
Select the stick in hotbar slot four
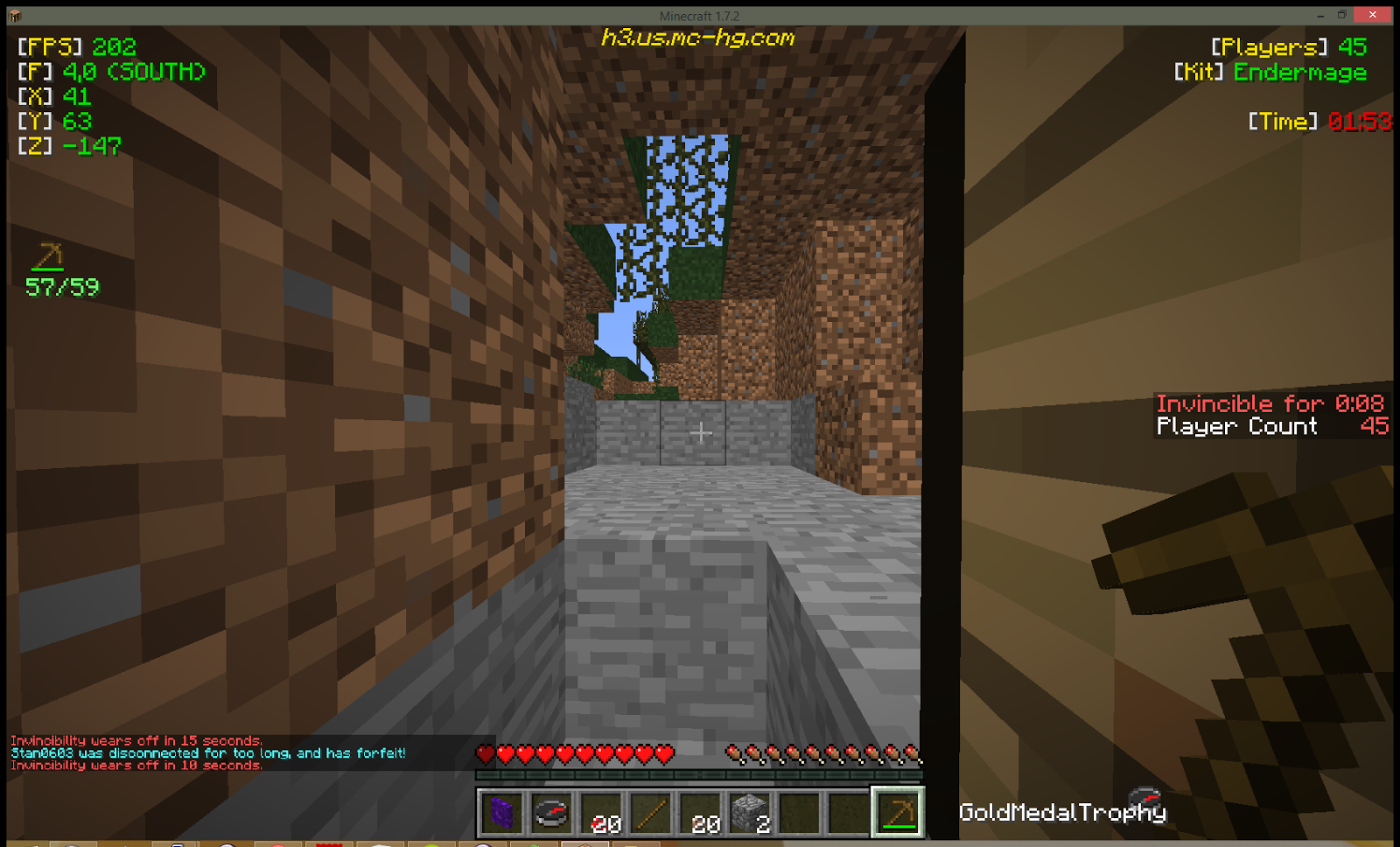coord(651,812)
